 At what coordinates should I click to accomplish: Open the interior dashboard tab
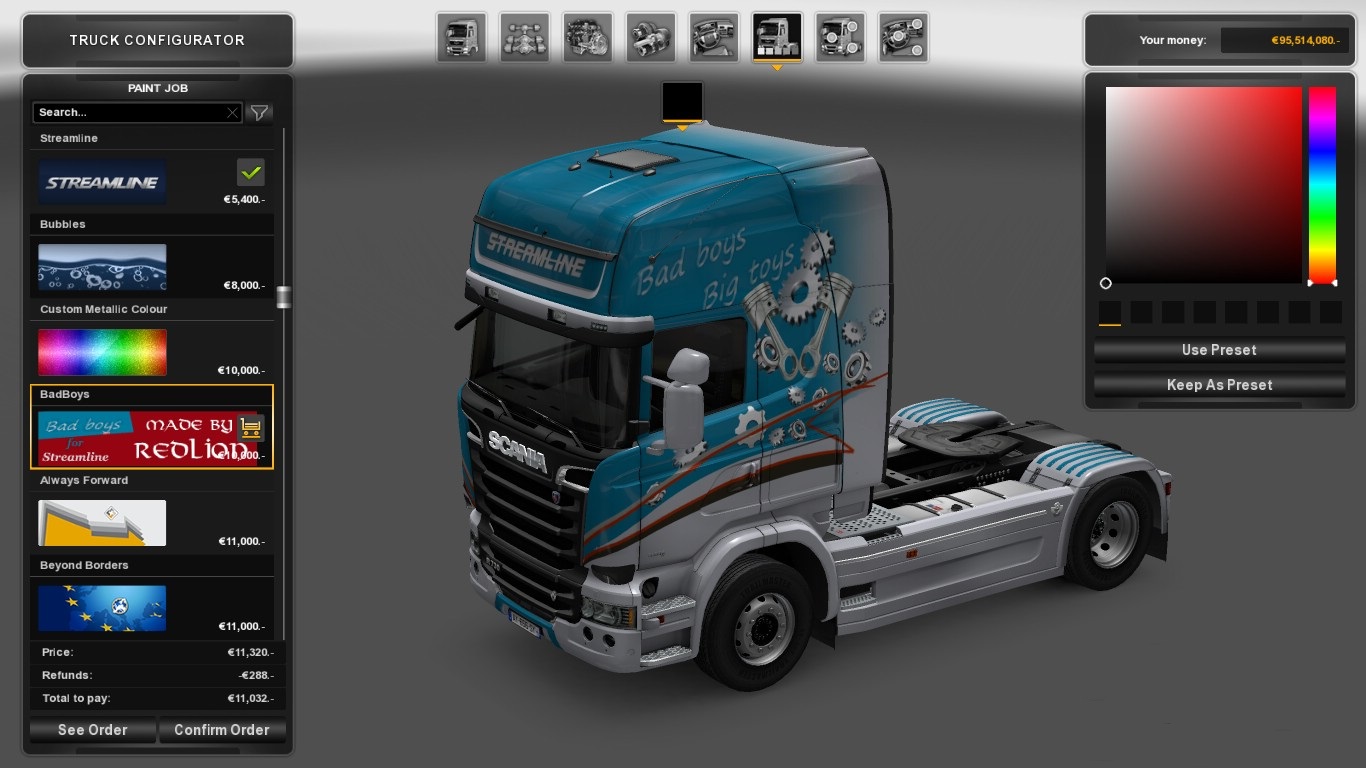714,38
